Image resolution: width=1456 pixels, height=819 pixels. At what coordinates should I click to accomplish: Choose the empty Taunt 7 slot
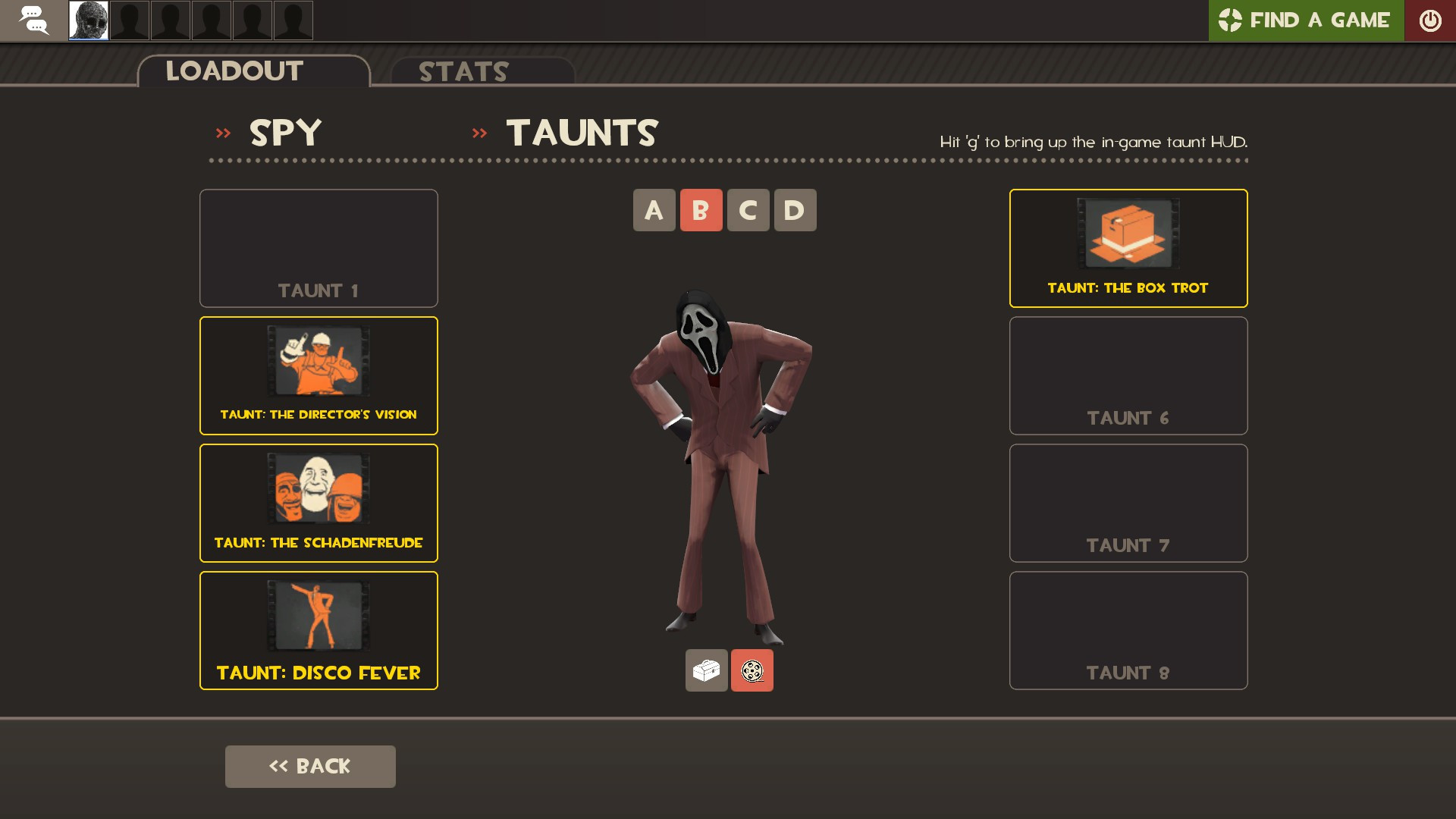1128,503
